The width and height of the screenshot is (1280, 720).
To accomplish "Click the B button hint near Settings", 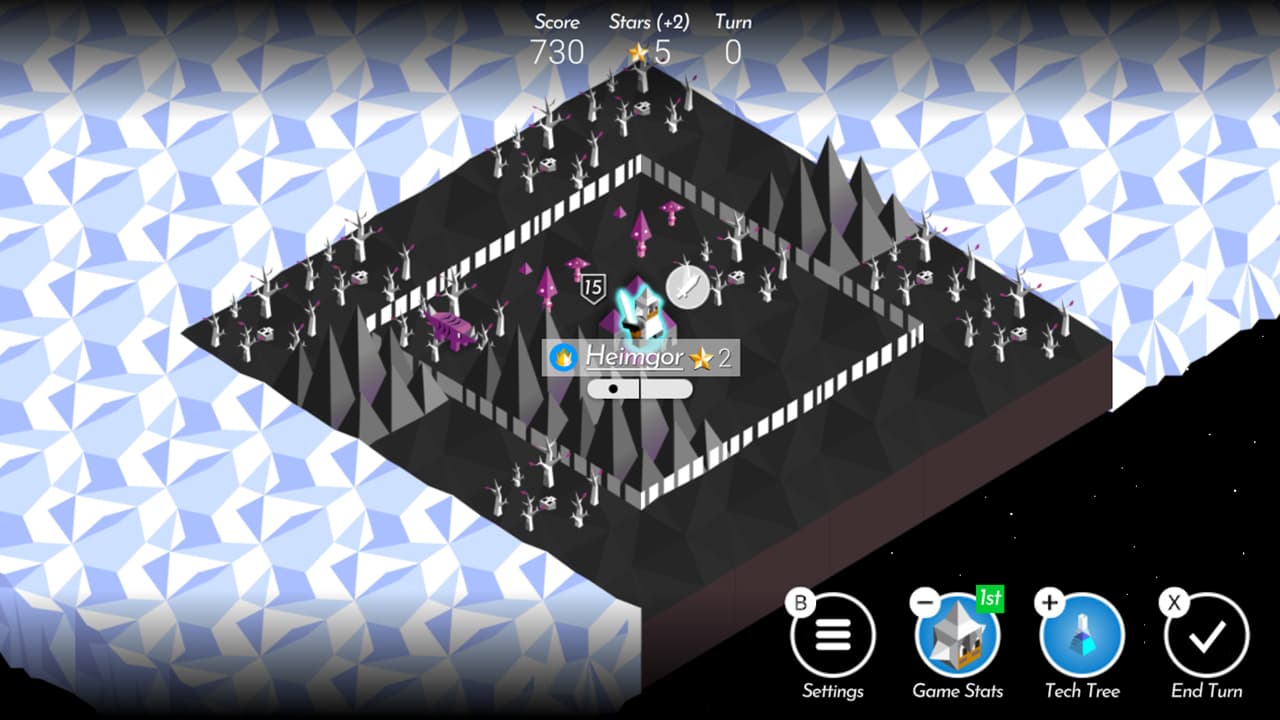I will [798, 602].
